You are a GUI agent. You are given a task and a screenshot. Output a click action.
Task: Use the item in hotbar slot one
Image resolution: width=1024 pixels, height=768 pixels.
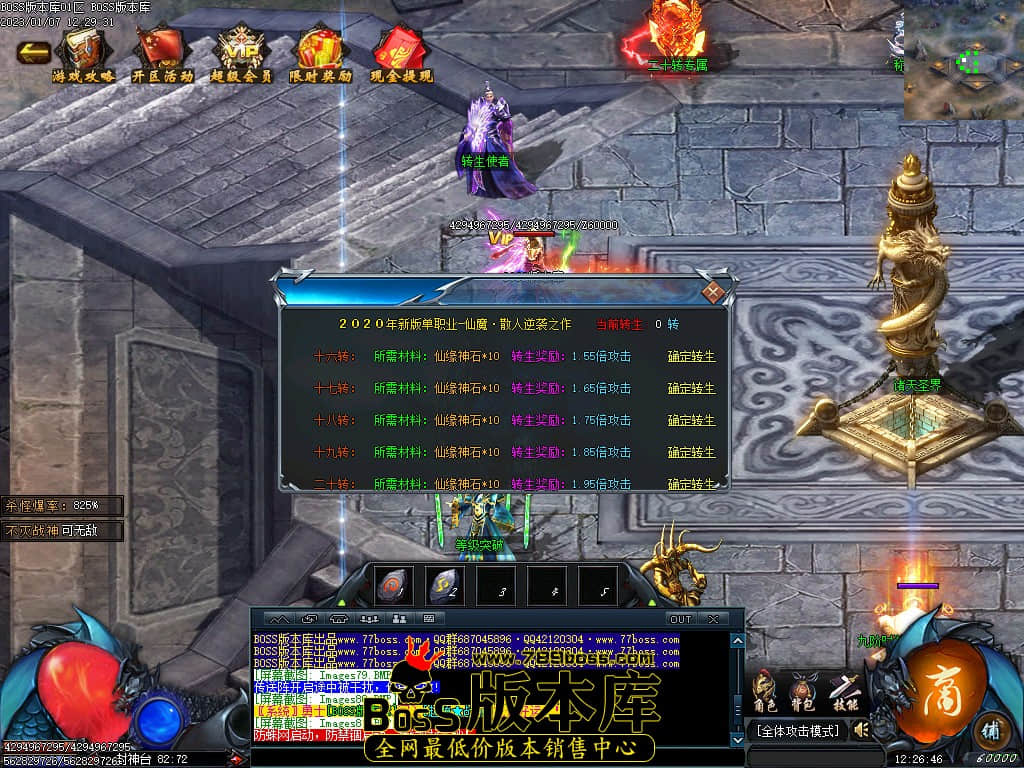coord(394,587)
